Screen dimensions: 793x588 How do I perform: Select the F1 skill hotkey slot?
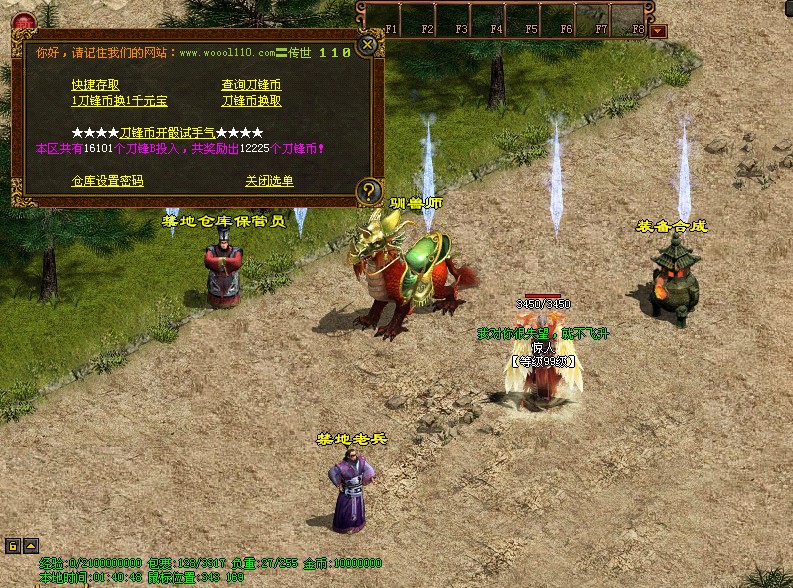(389, 19)
